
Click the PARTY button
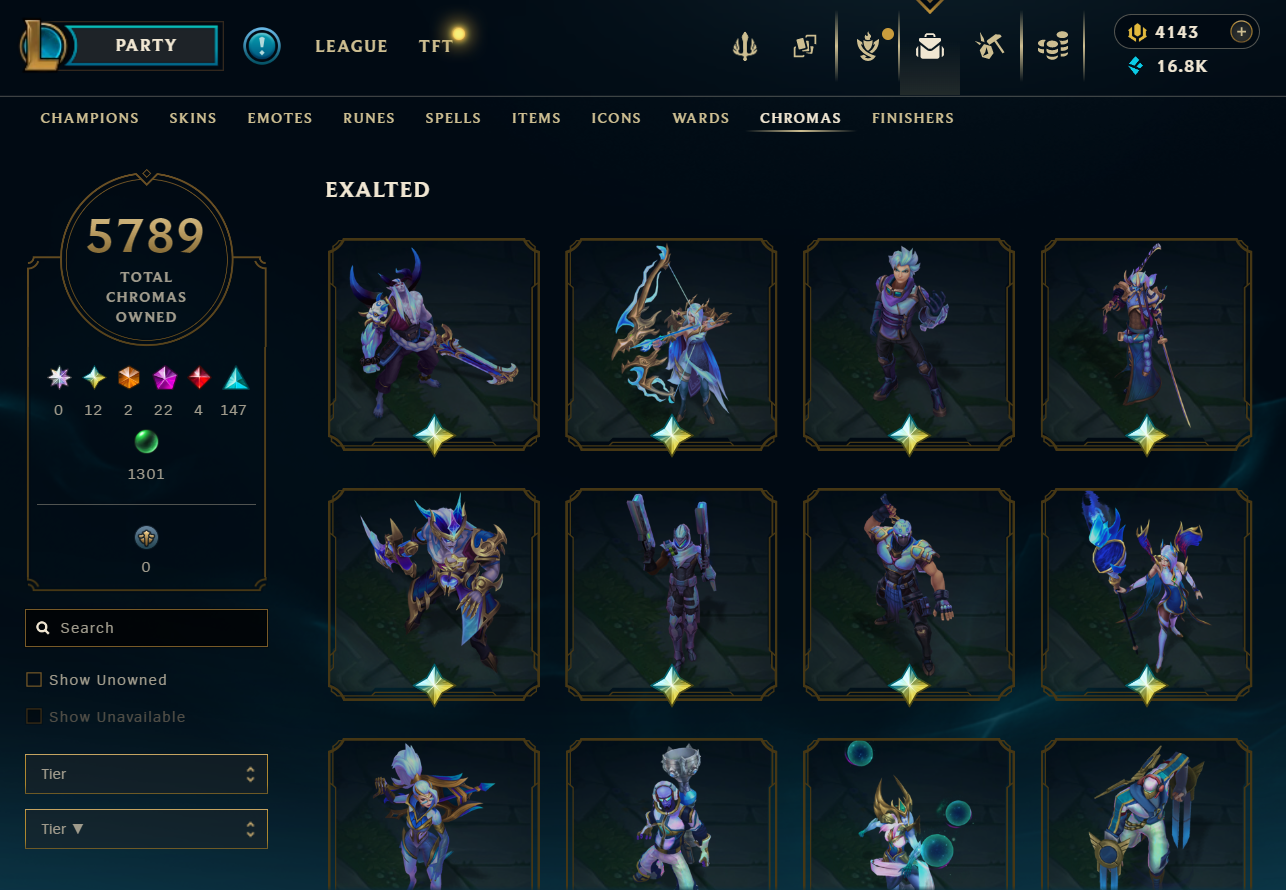pos(146,45)
